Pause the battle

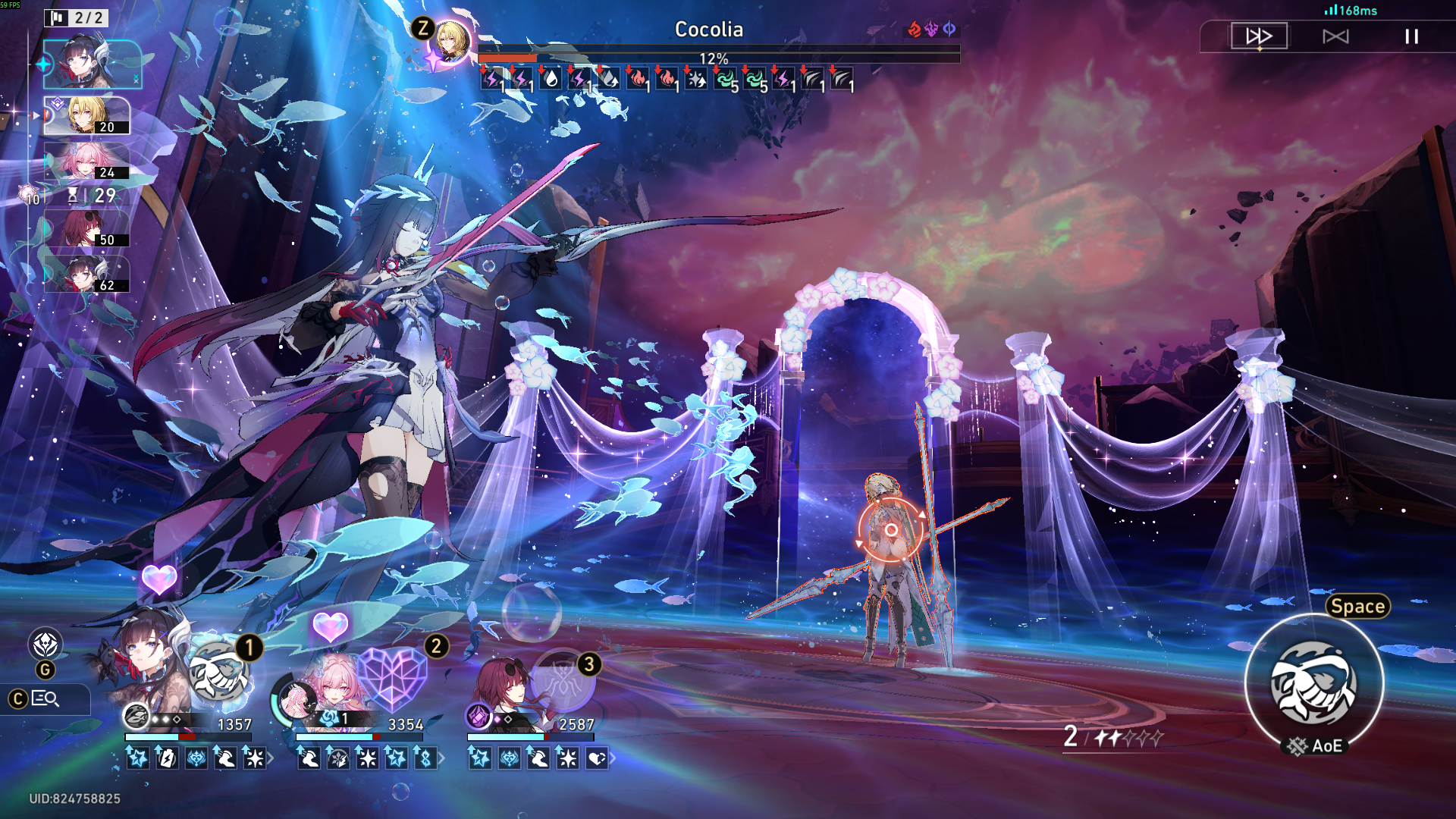pyautogui.click(x=1411, y=36)
